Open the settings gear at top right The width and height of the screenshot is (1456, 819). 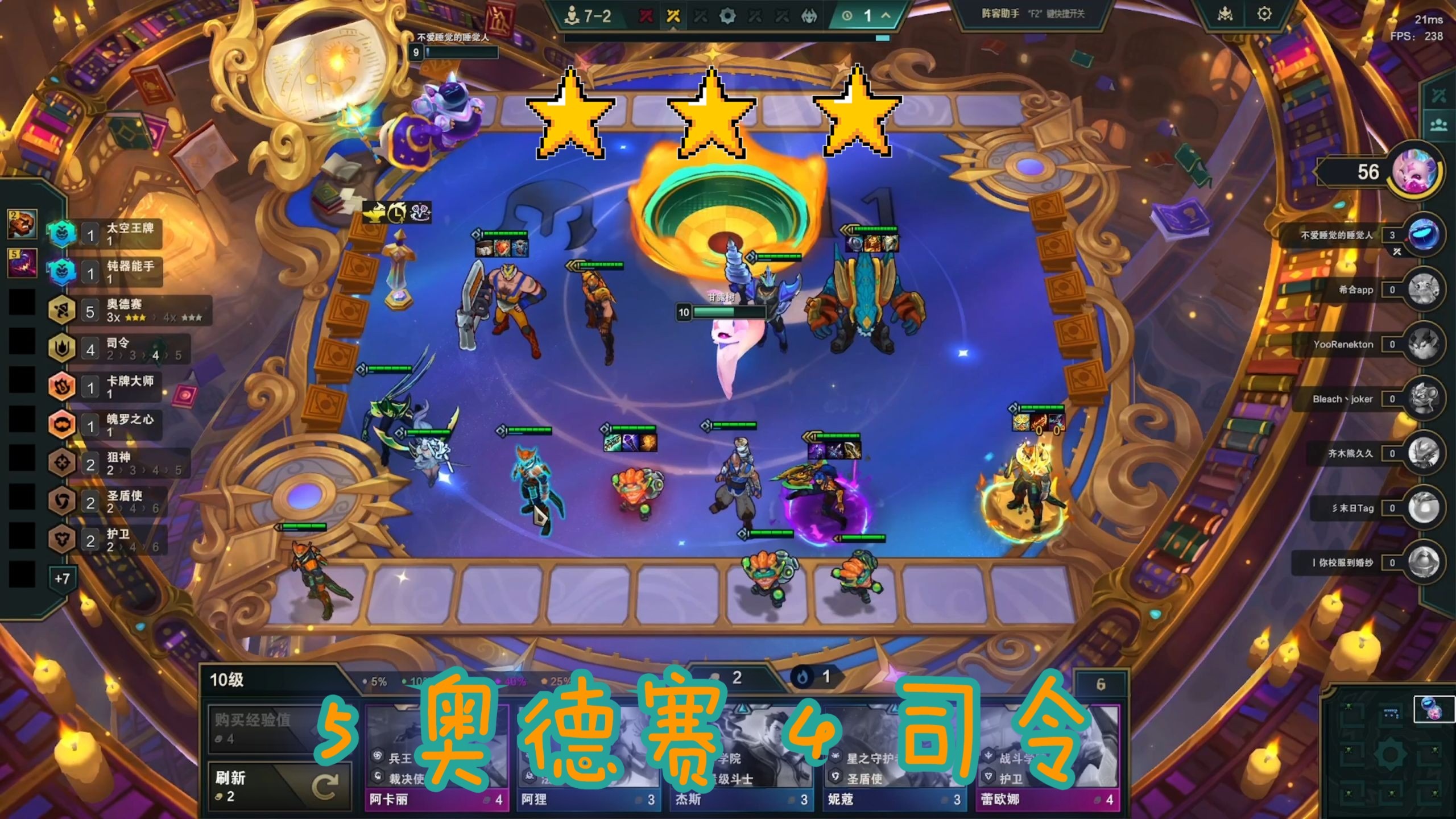point(1264,14)
